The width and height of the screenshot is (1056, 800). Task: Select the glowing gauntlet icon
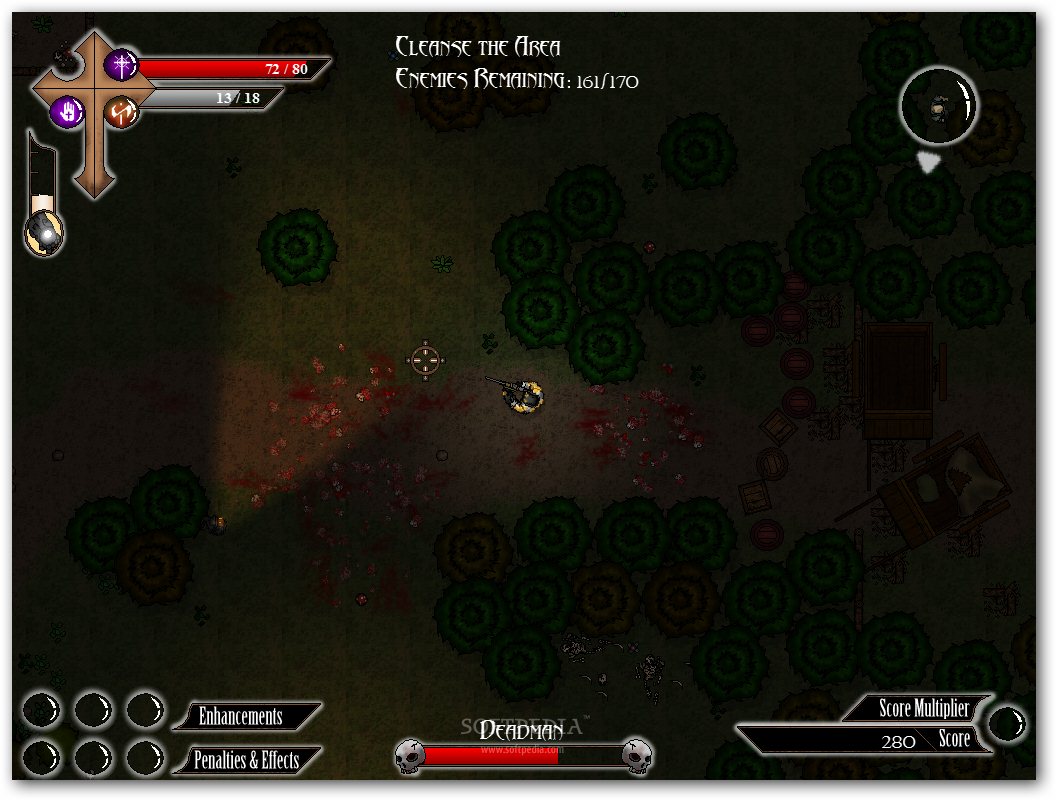[44, 233]
